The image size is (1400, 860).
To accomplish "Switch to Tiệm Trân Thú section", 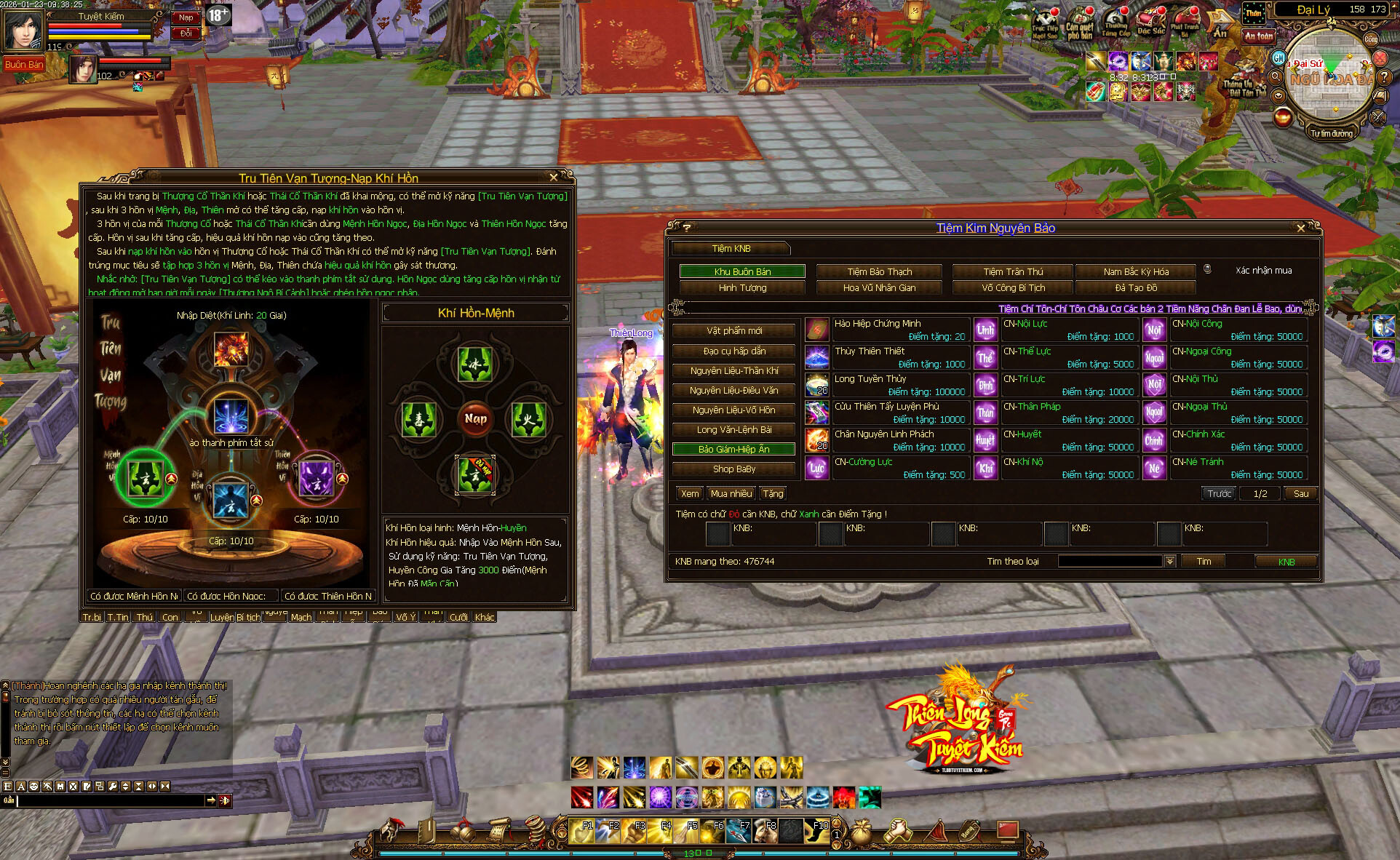I will click(x=1013, y=271).
